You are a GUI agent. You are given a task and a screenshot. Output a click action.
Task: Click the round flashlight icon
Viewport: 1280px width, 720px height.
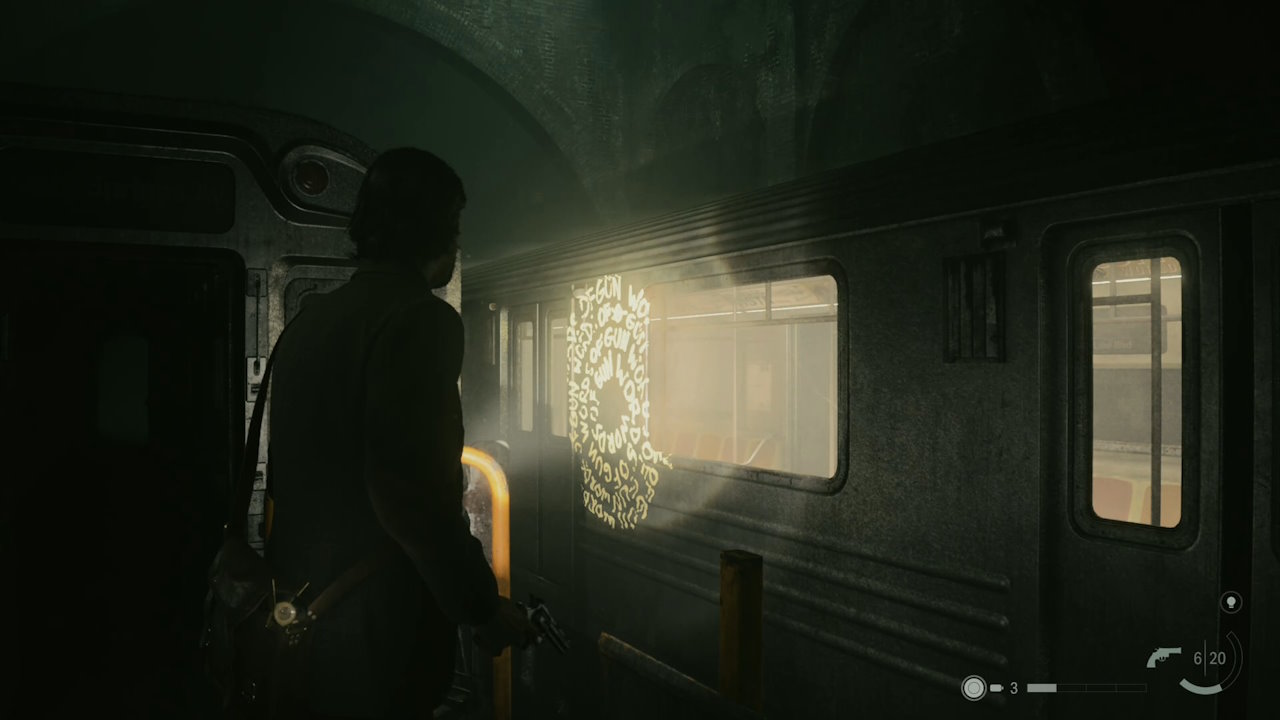(x=973, y=688)
